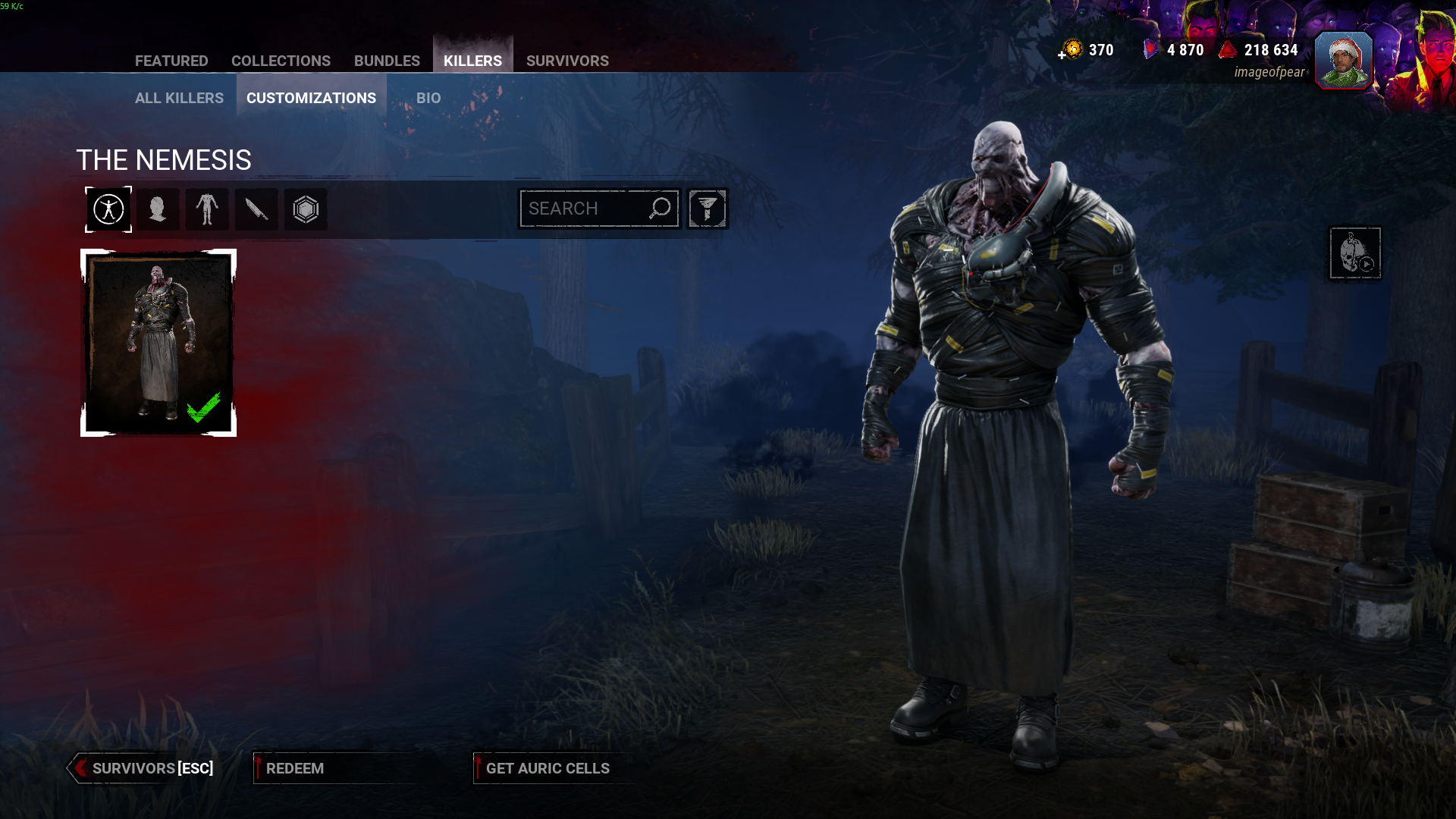View The Nemesis Bio
This screenshot has width=1456, height=819.
click(428, 98)
